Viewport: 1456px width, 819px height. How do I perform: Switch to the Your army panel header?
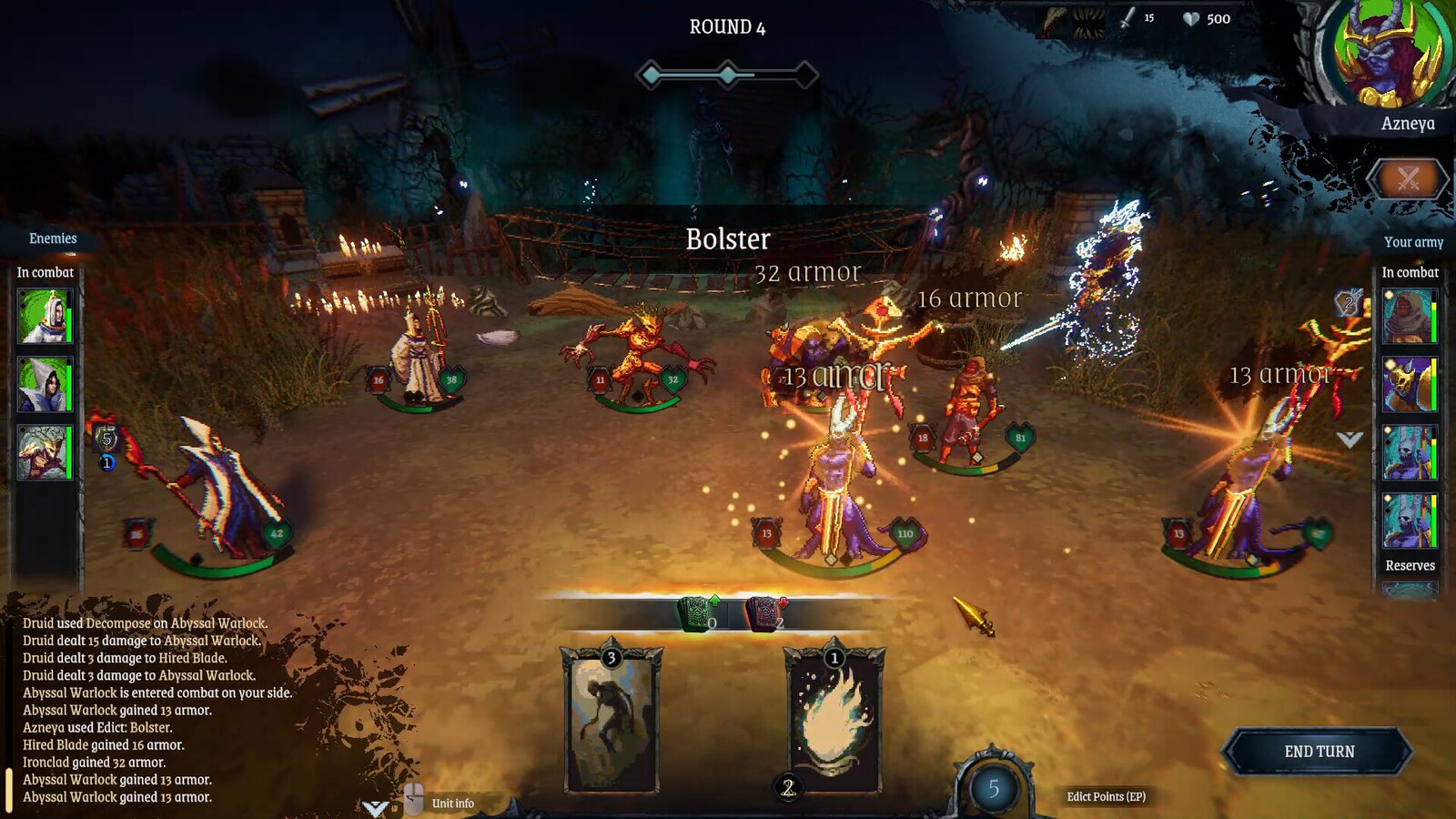pyautogui.click(x=1412, y=242)
